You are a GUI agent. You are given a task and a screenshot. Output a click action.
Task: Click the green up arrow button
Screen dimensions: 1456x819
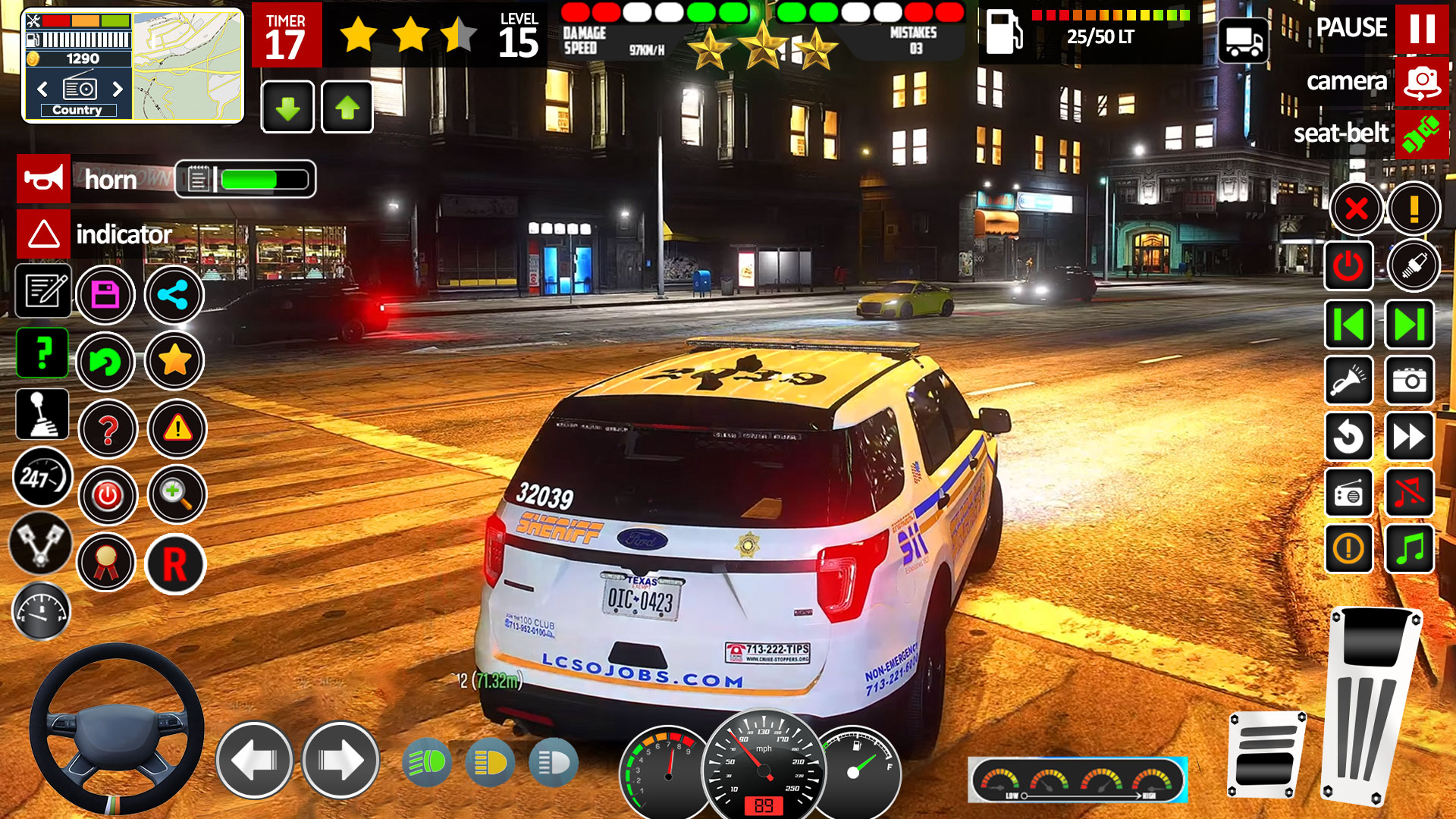[347, 108]
